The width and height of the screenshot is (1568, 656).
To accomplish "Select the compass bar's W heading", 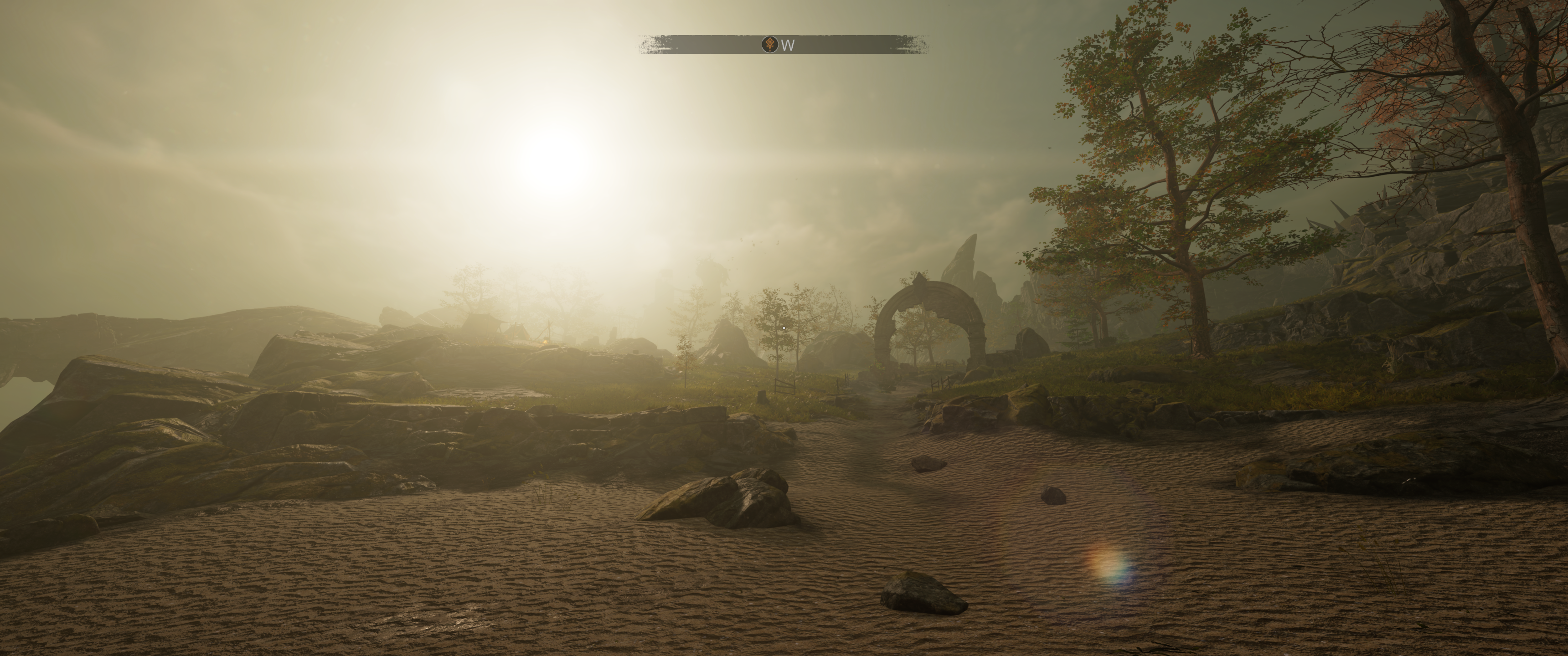I will click(788, 45).
